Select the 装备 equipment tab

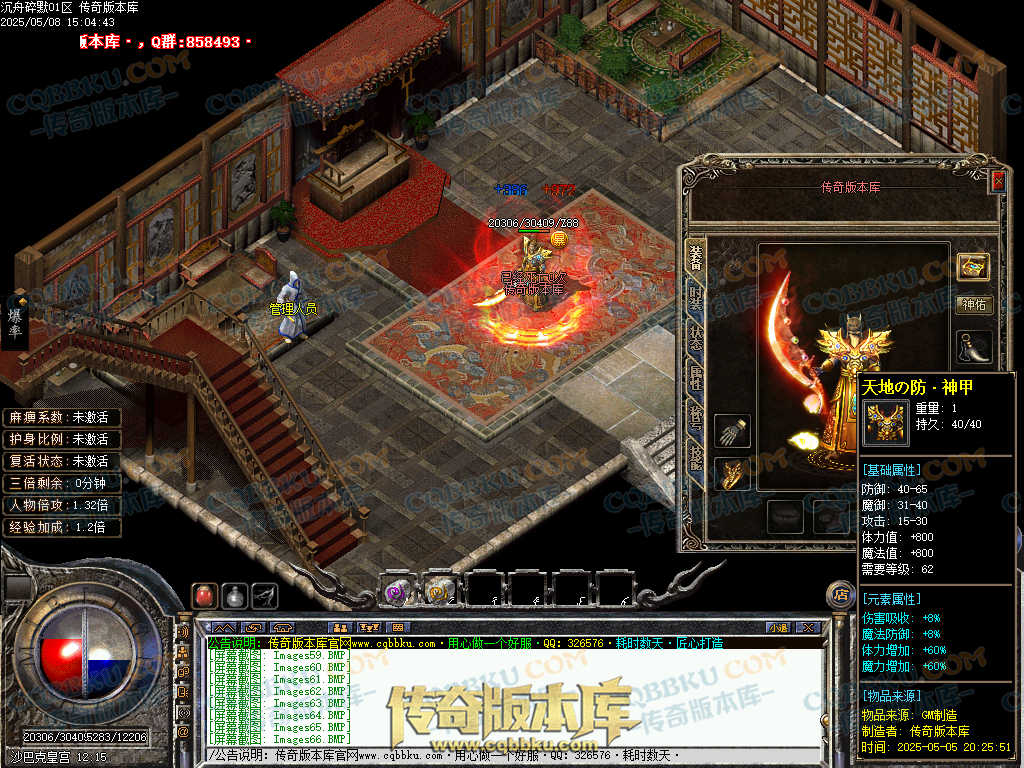pyautogui.click(x=696, y=257)
